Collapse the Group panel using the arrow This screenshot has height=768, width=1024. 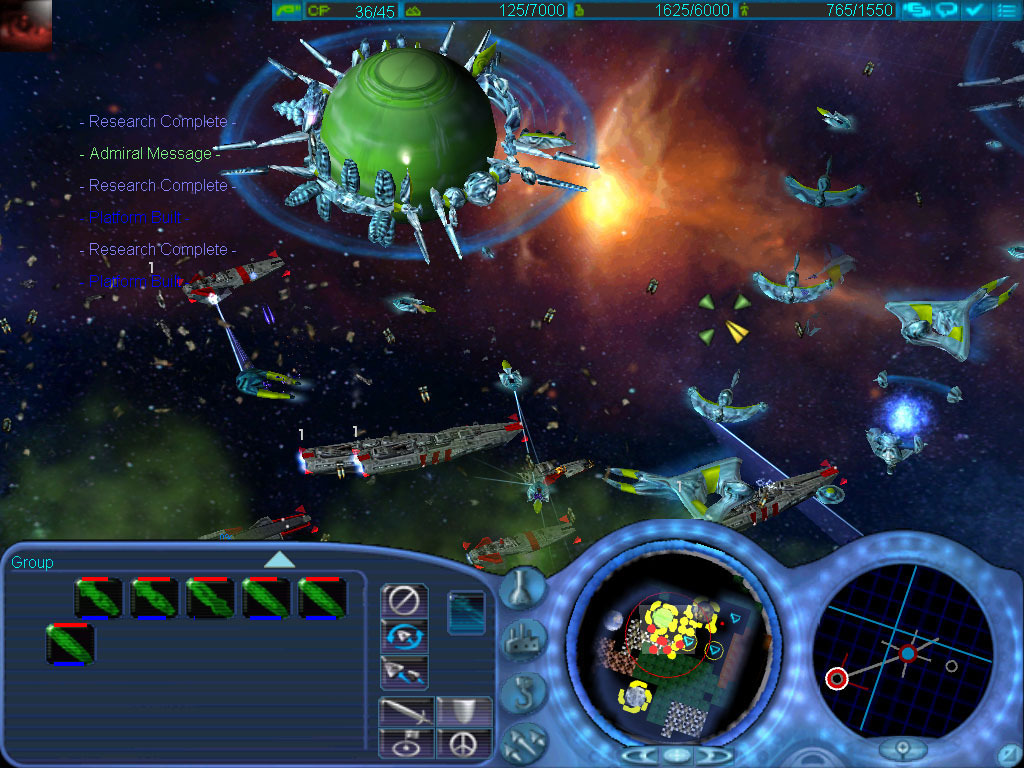coord(279,560)
